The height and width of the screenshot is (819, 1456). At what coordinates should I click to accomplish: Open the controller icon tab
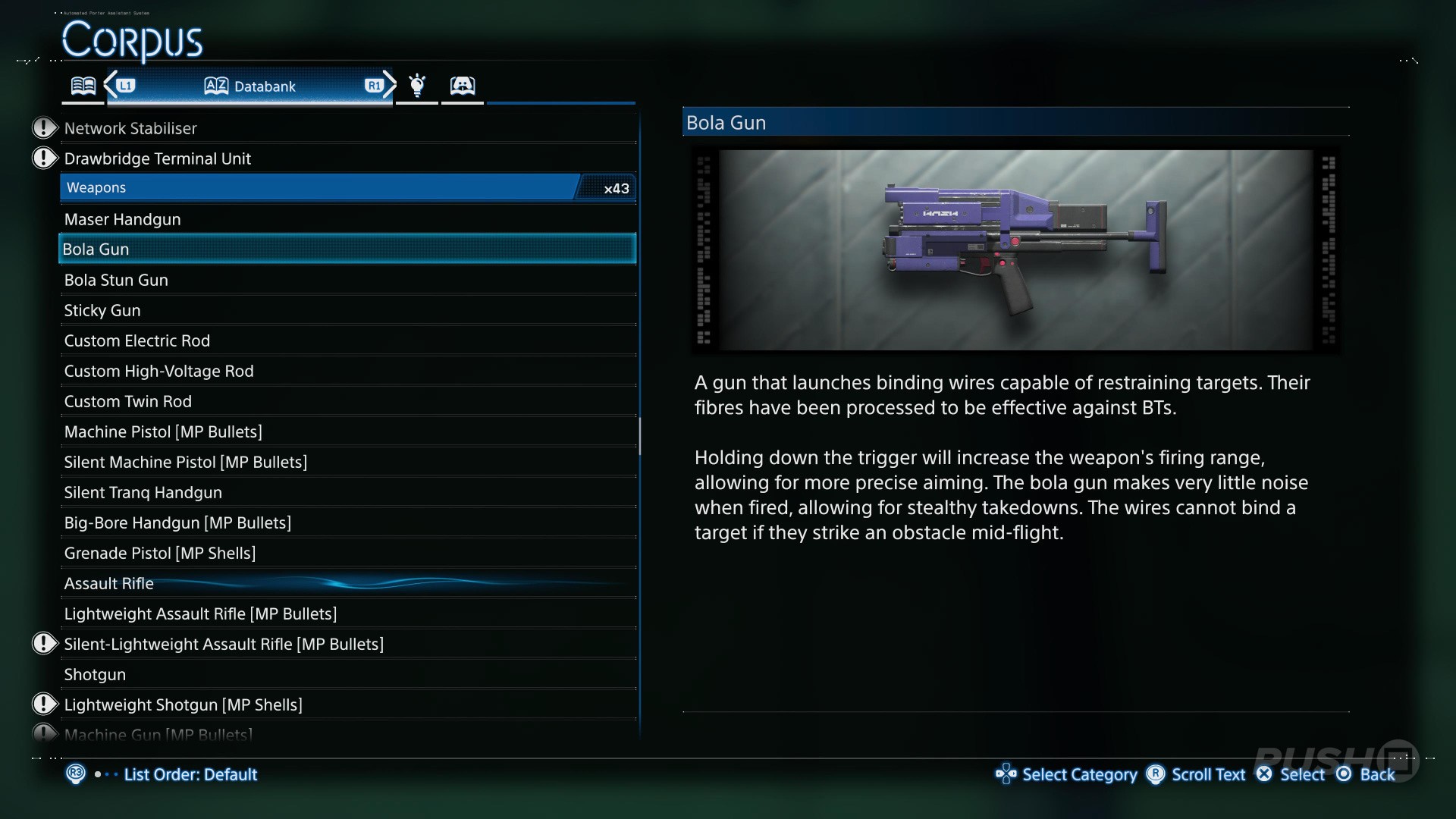coord(463,86)
